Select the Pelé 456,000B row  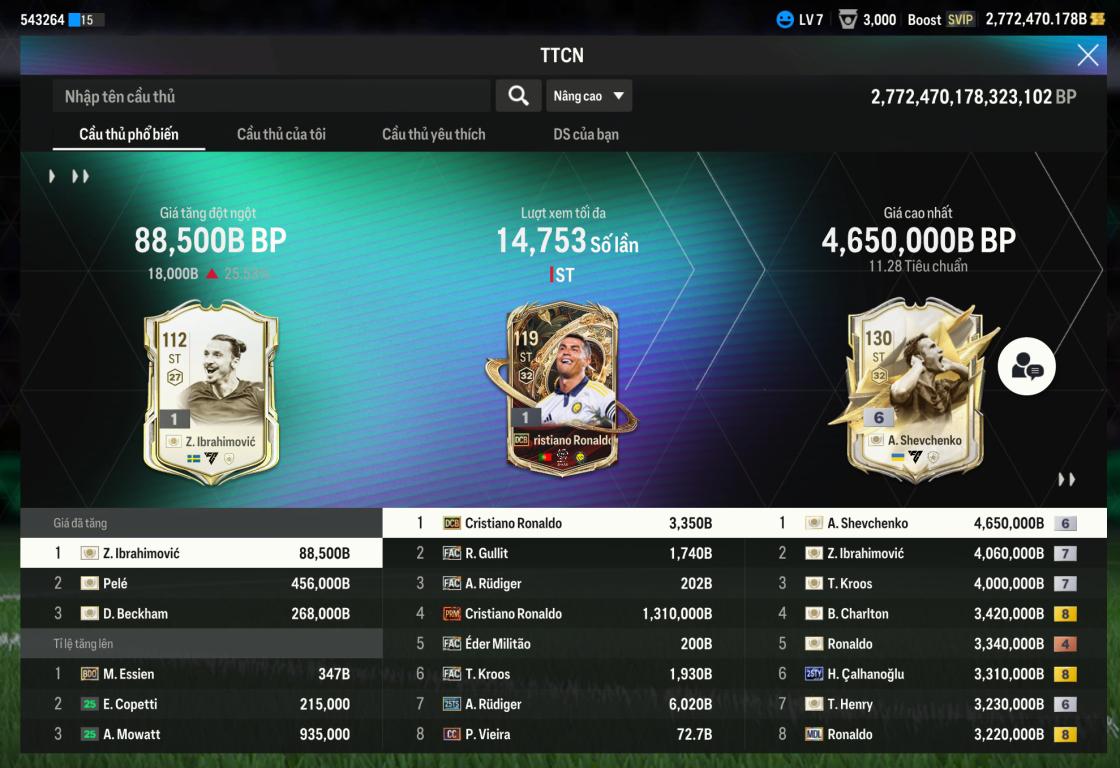(201, 583)
